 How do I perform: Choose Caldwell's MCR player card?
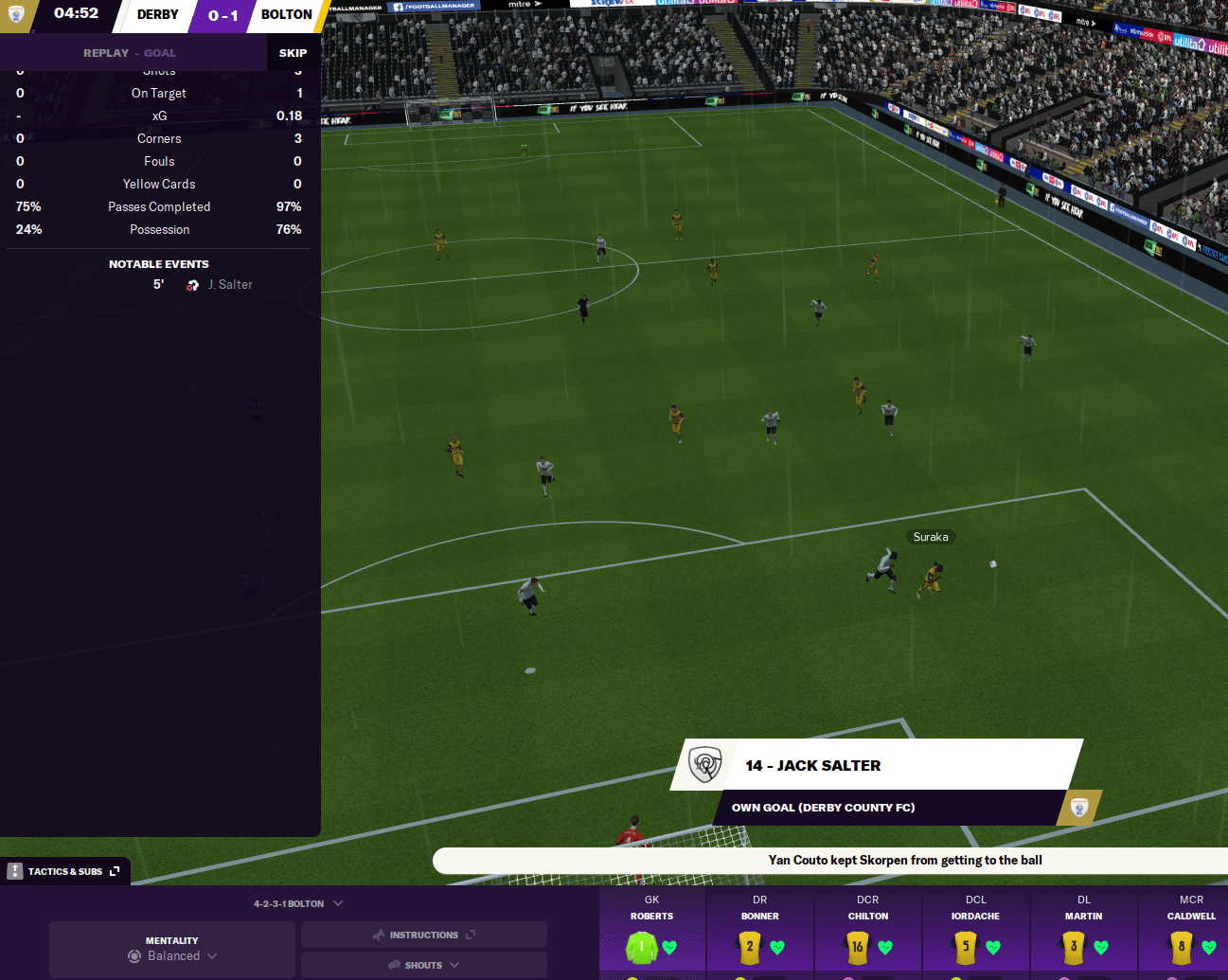pyautogui.click(x=1191, y=933)
